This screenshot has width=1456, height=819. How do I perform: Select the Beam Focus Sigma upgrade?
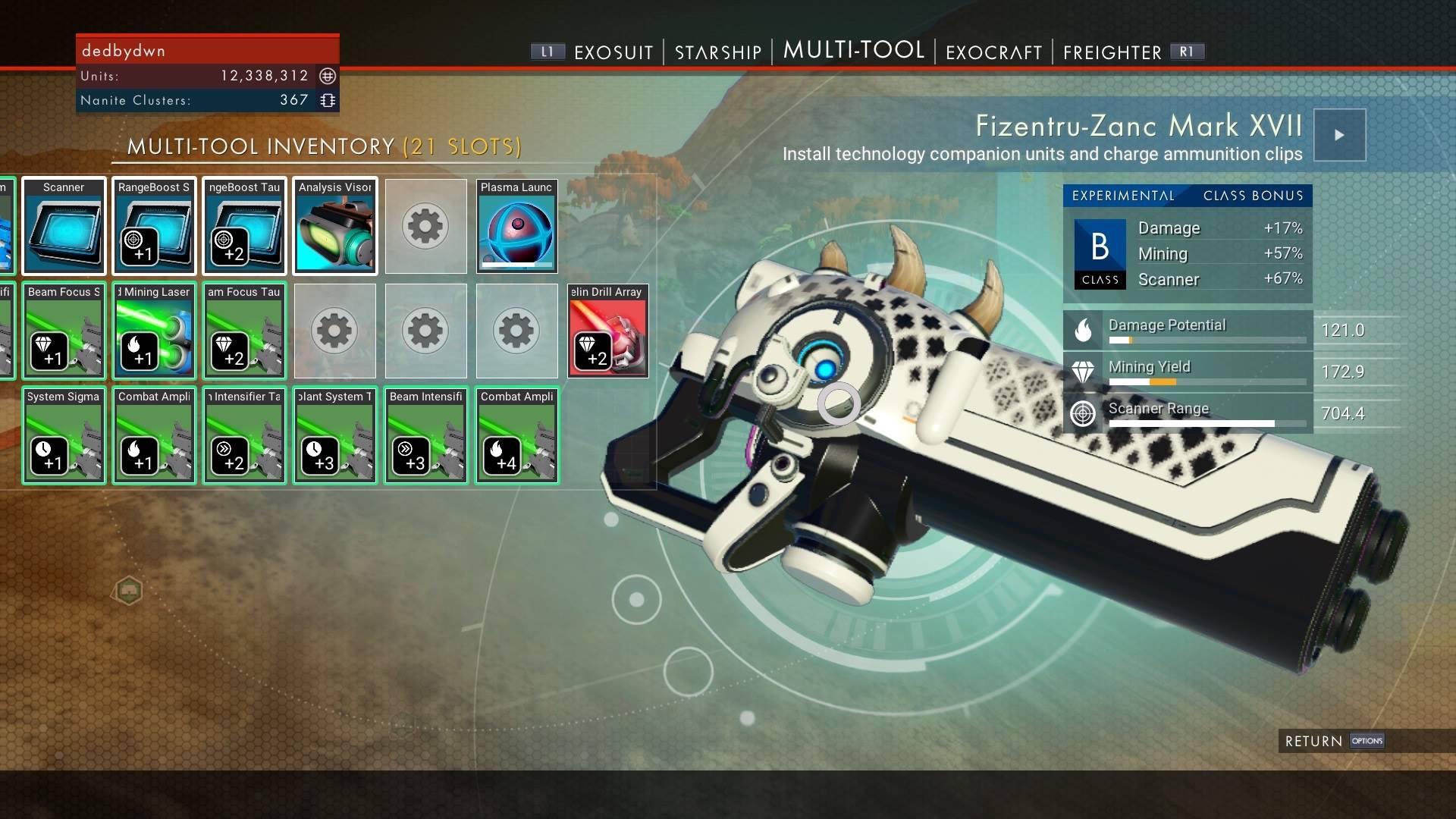pos(64,331)
